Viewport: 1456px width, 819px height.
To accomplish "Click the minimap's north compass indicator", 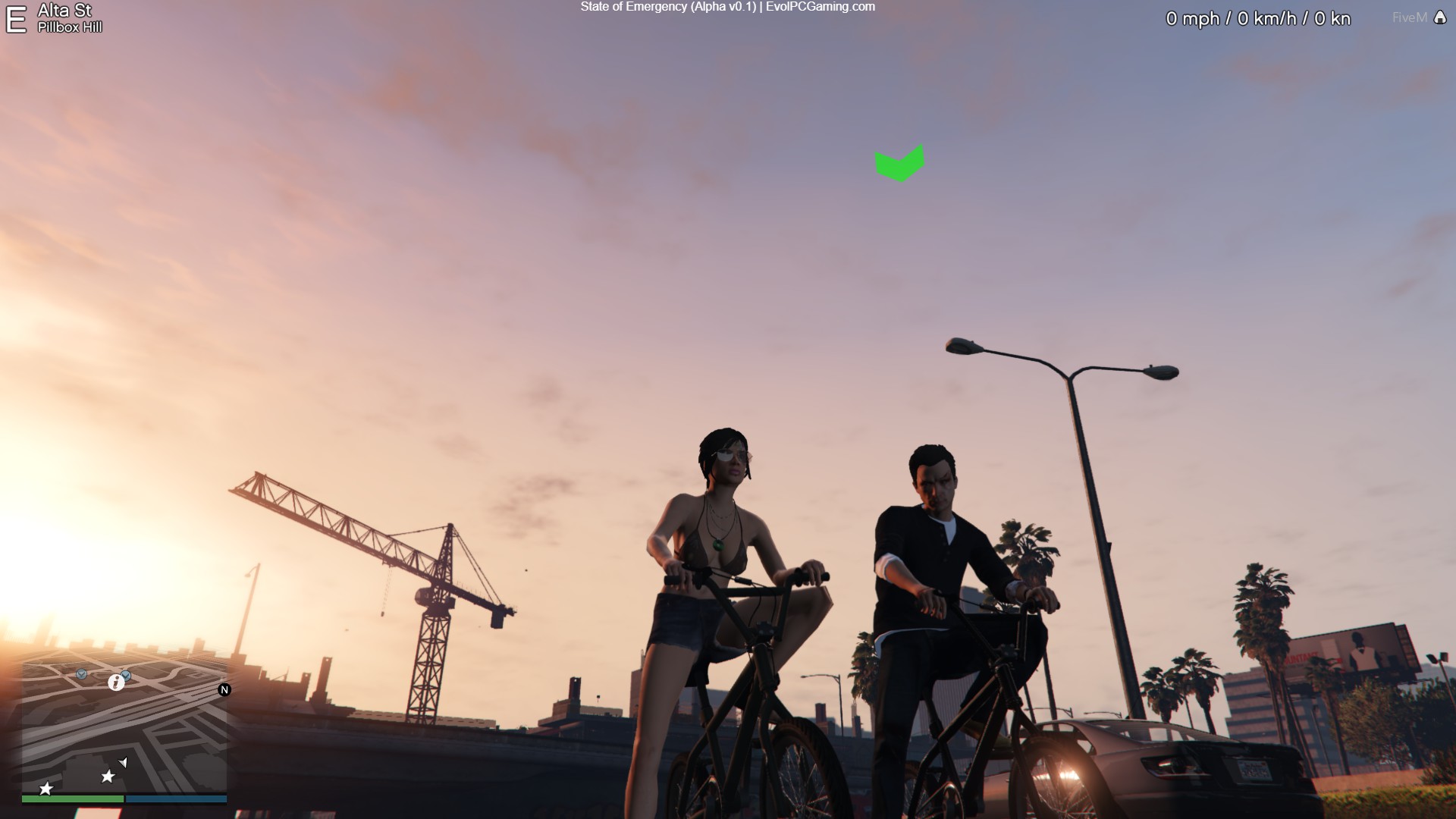I will [x=224, y=689].
